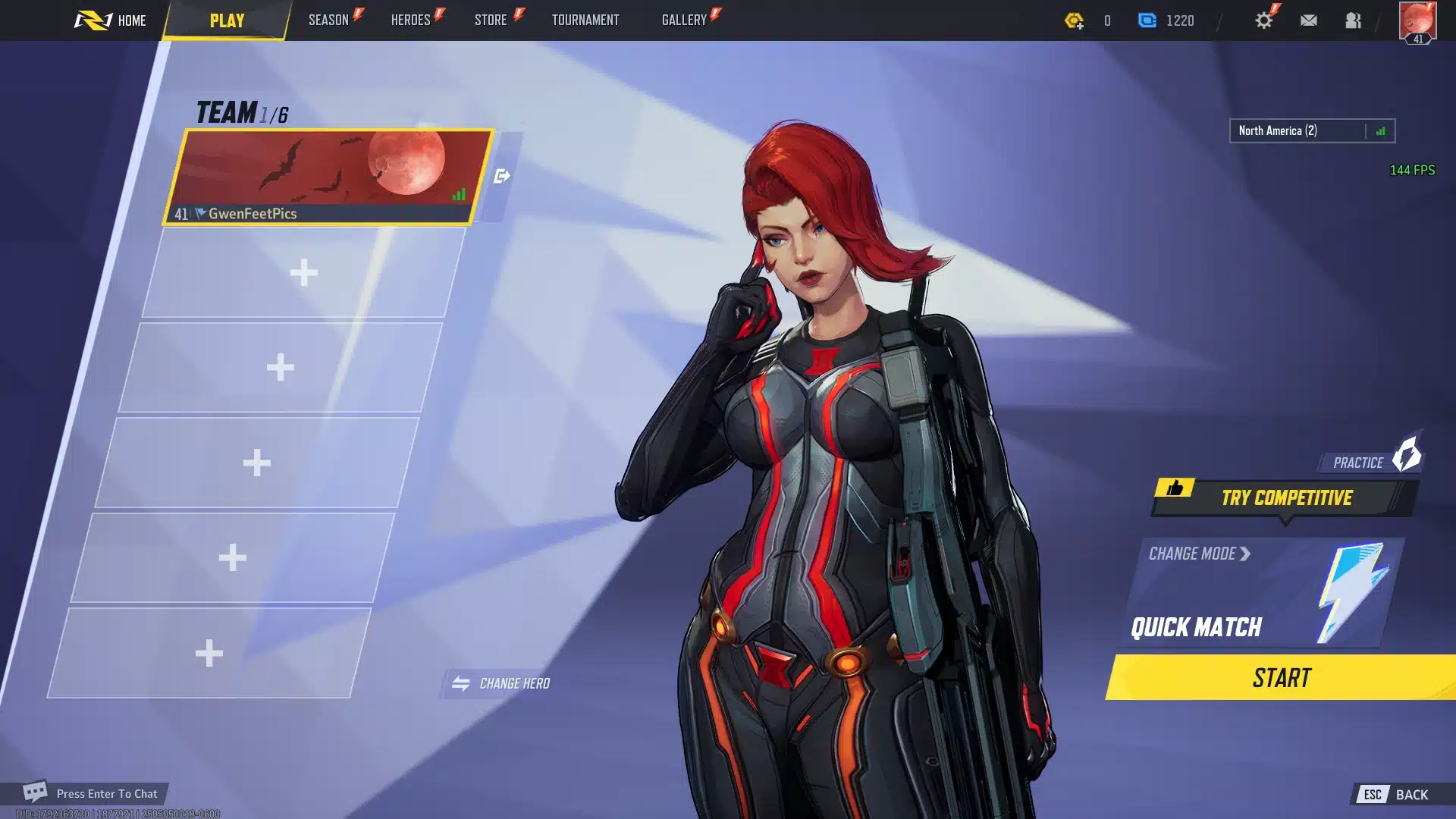This screenshot has width=1456, height=819.
Task: Go back with the Back button
Action: click(x=1401, y=794)
